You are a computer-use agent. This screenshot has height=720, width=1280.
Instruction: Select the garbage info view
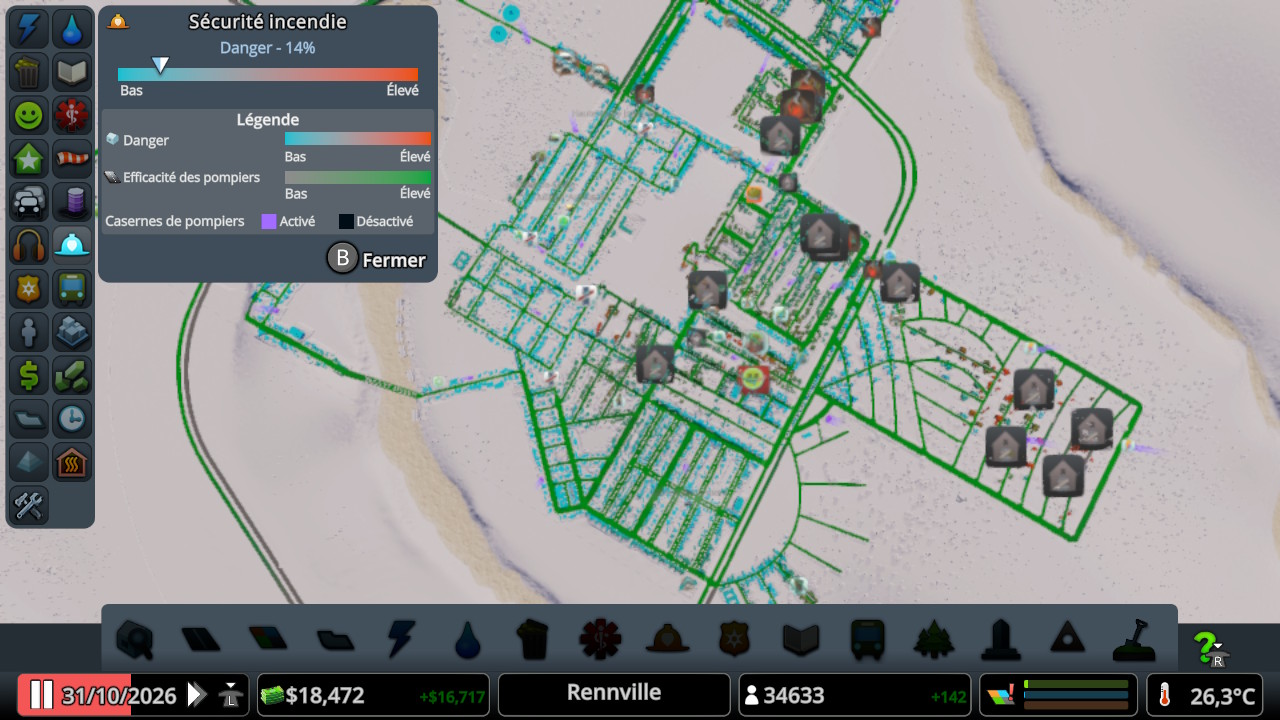click(29, 72)
